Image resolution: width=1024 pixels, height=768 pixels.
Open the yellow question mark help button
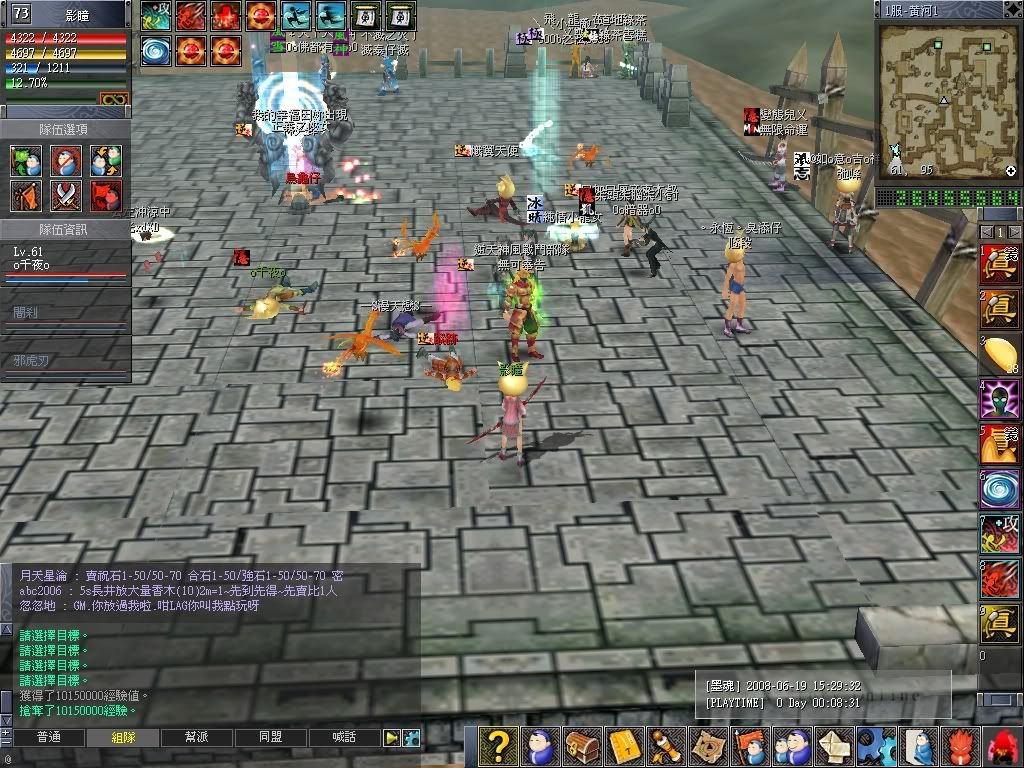(500, 747)
